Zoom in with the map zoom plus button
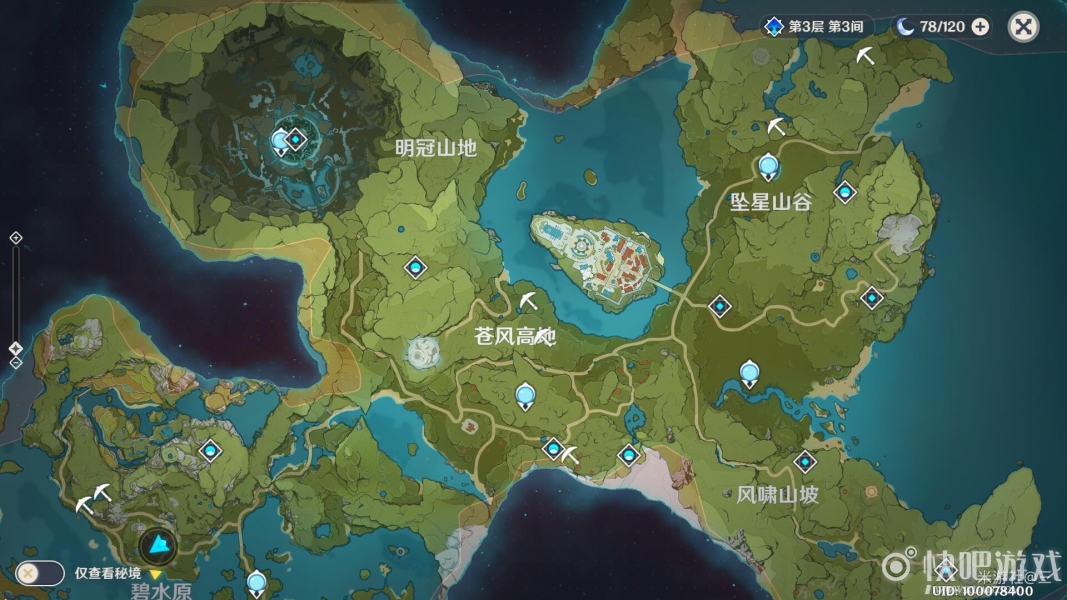1067x600 pixels. [x=15, y=238]
